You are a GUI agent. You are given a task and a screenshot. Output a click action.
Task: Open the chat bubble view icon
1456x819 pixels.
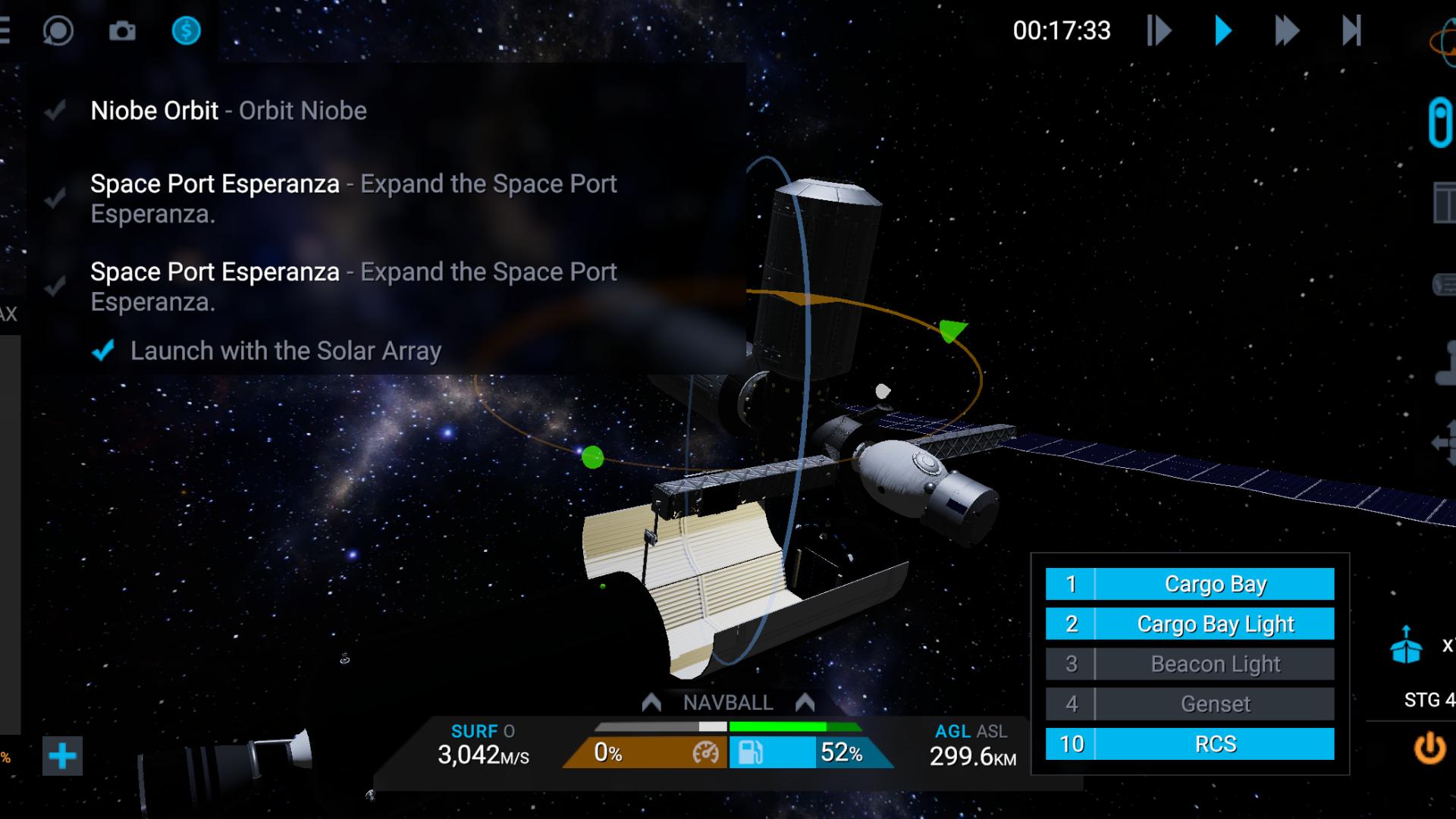click(x=58, y=31)
